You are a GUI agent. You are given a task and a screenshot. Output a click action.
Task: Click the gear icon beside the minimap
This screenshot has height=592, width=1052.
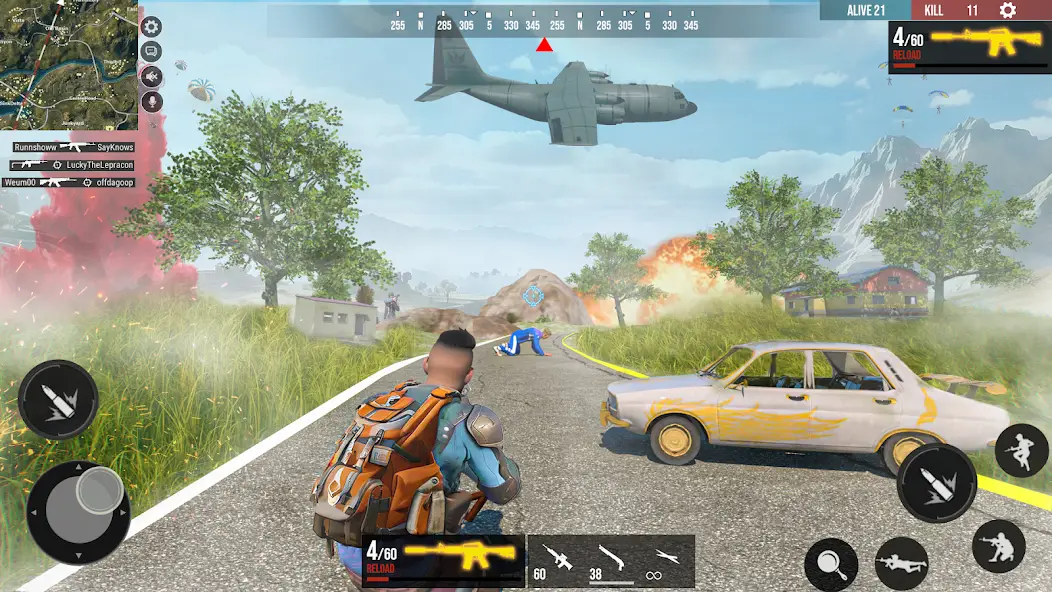[x=152, y=27]
